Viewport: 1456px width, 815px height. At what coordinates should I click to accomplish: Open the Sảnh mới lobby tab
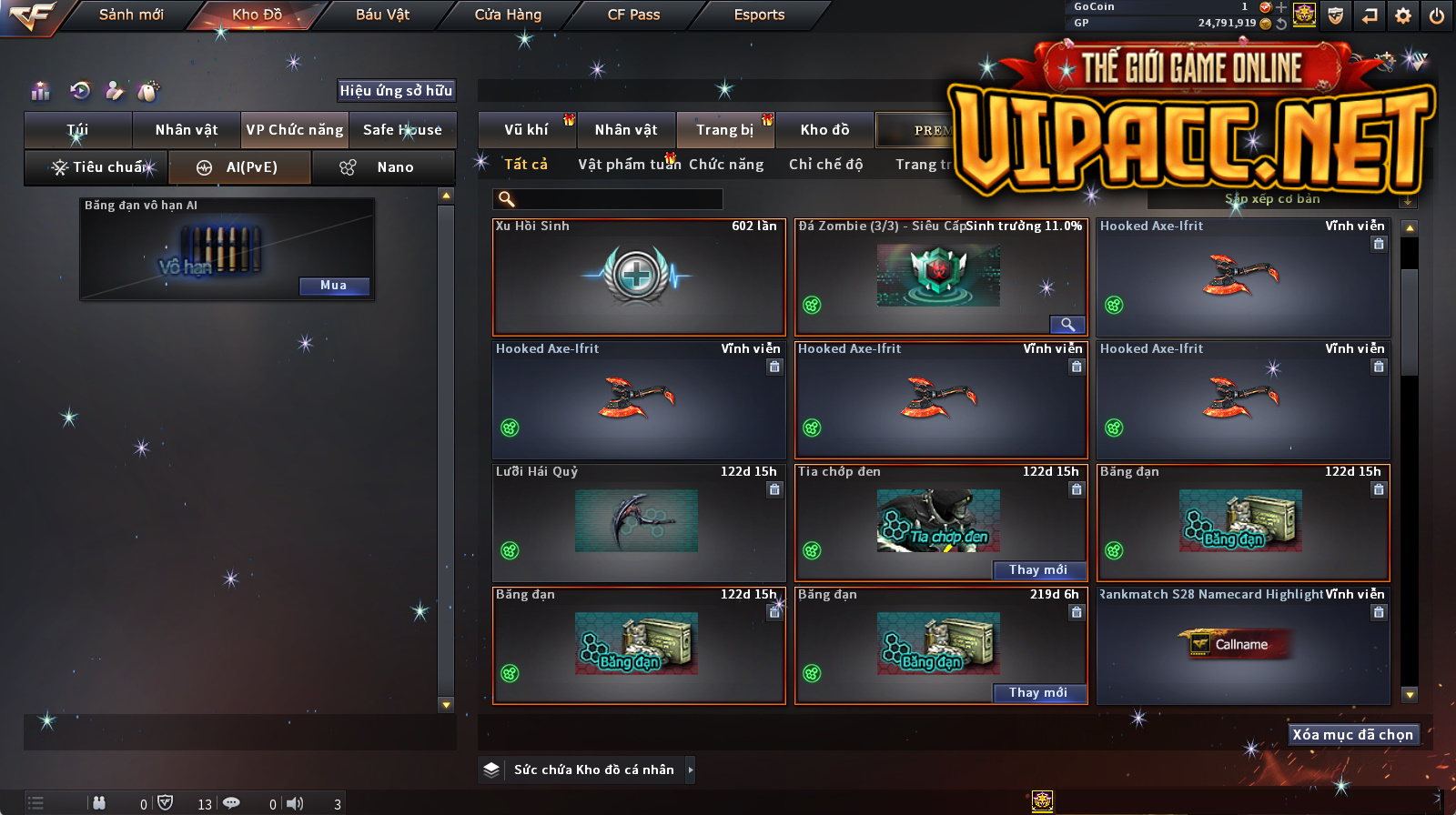[131, 15]
